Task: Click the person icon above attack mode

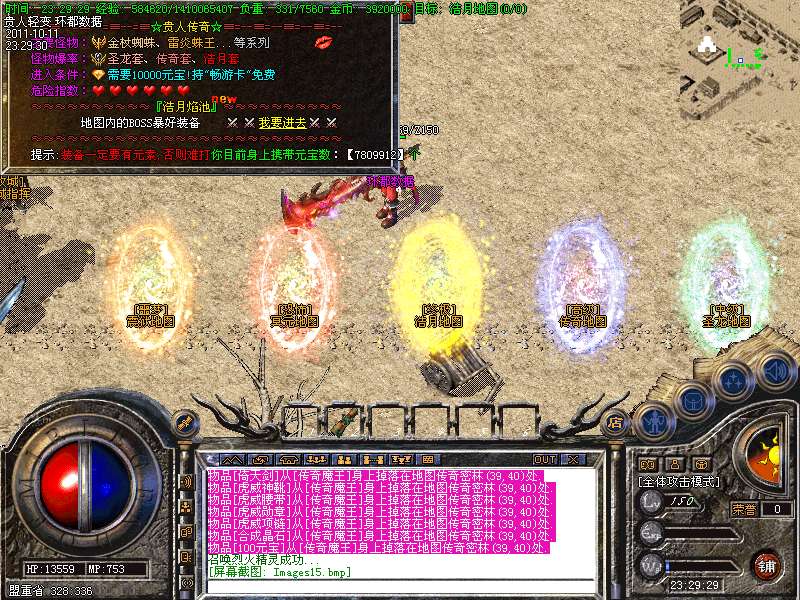Action: 675,464
